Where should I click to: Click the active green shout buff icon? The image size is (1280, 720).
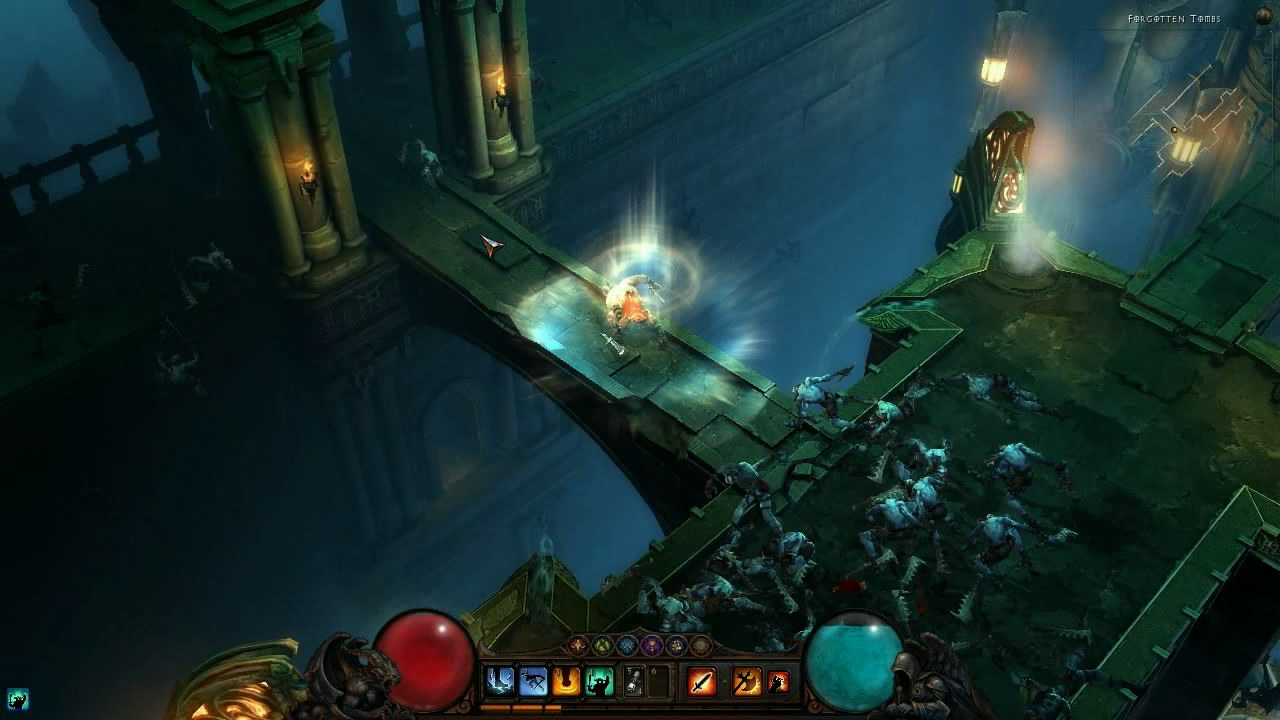click(x=17, y=699)
